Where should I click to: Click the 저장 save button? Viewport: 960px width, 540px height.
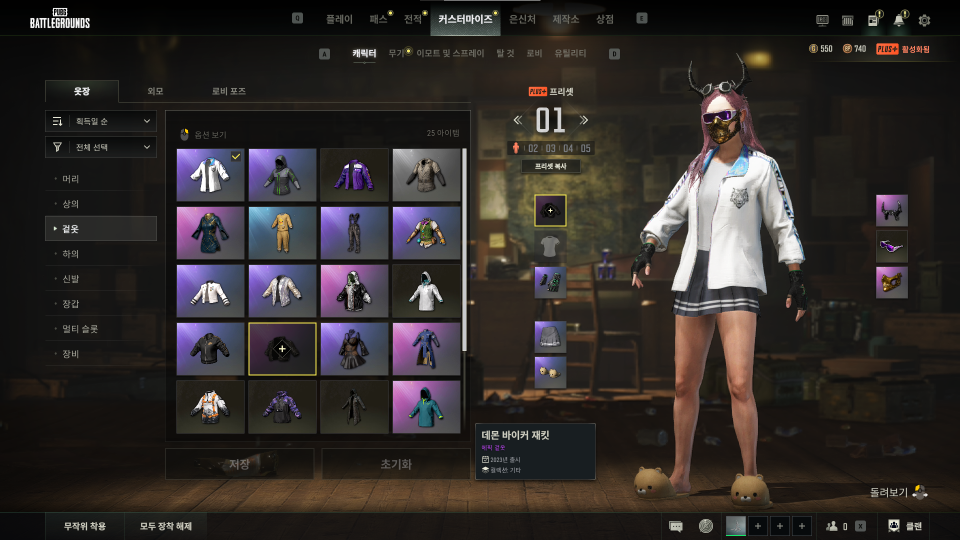point(239,464)
